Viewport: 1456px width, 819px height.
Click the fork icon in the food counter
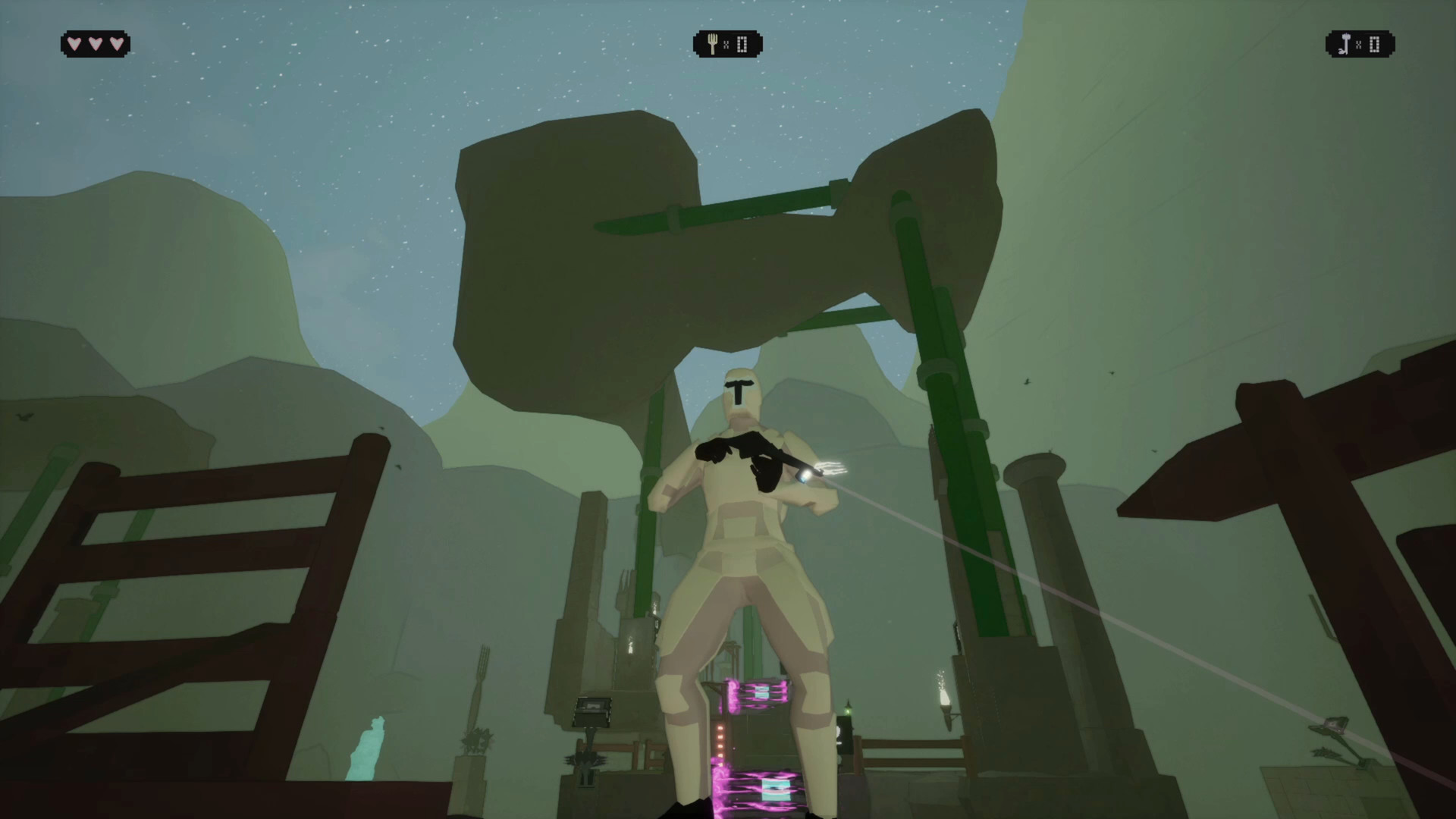[711, 43]
